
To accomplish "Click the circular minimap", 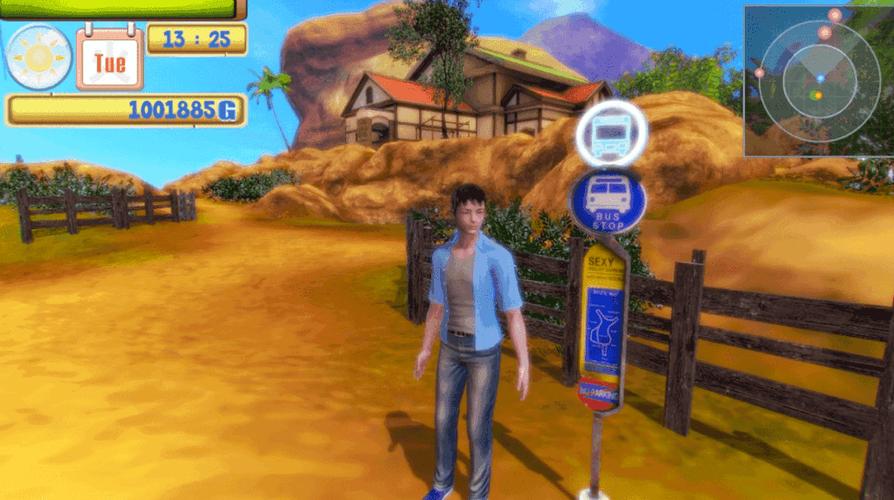I will [819, 80].
